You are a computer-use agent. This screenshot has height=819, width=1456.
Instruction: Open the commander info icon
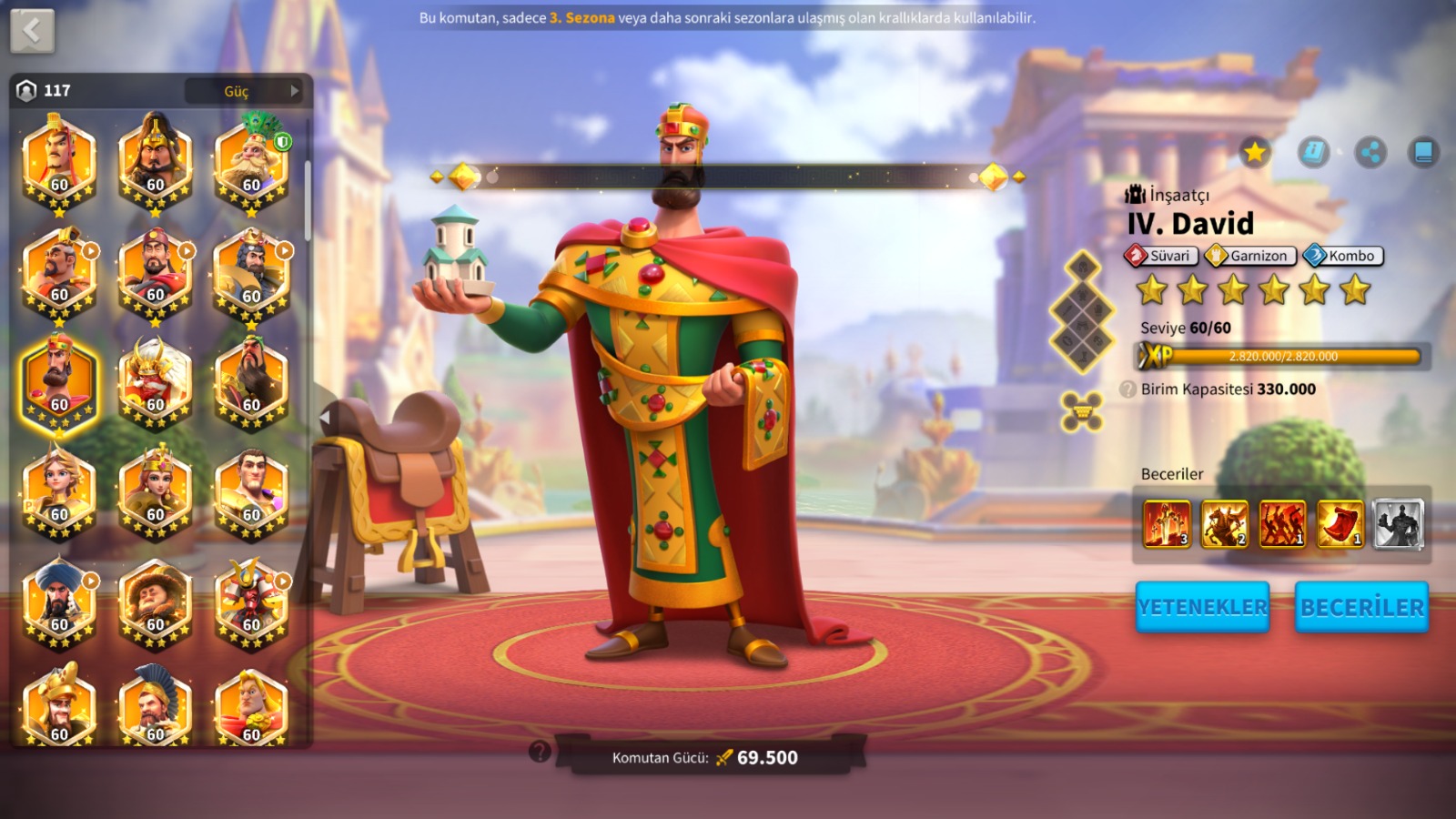tap(1313, 152)
